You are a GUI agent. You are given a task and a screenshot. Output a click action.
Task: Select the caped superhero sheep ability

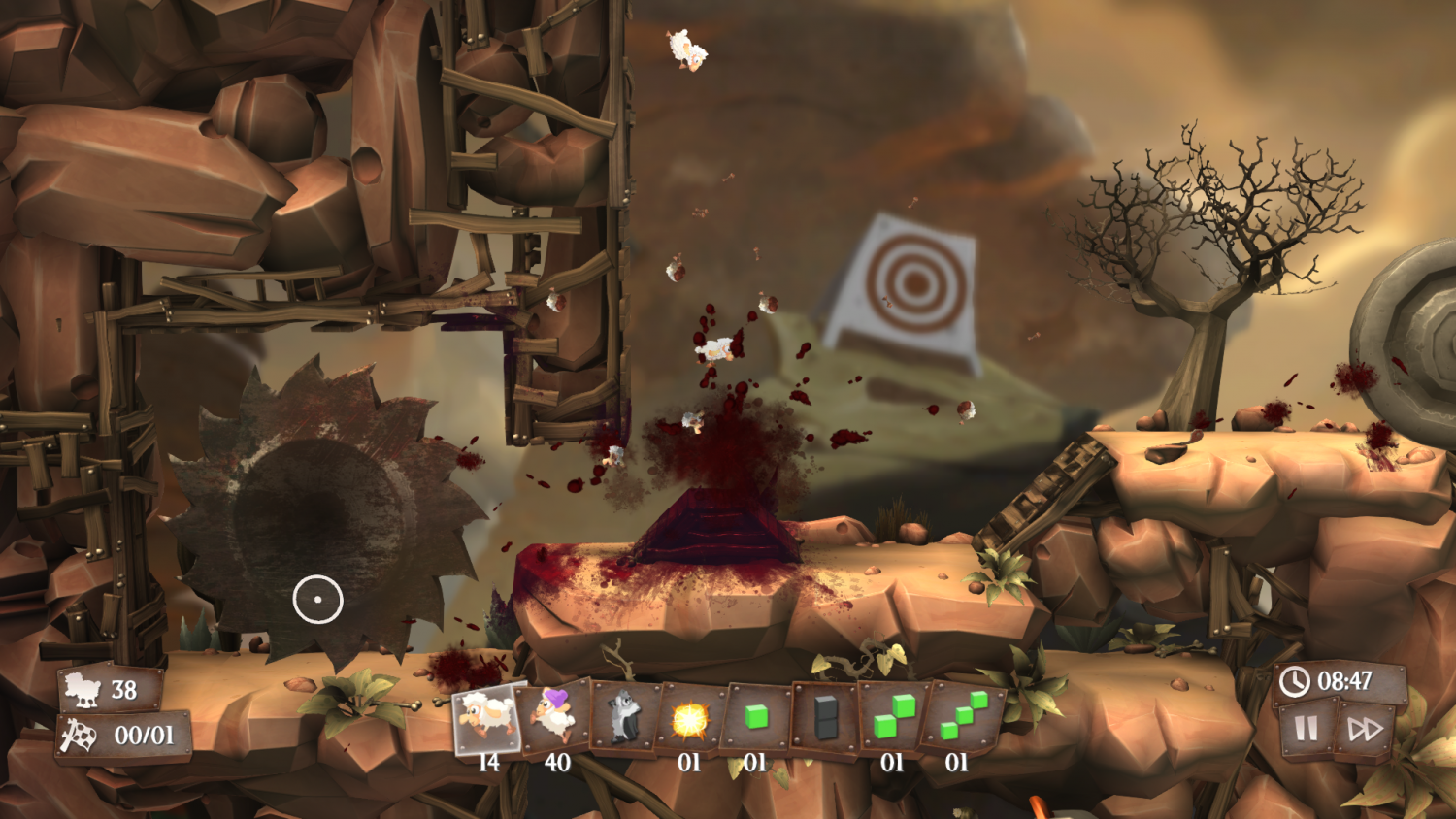click(551, 718)
